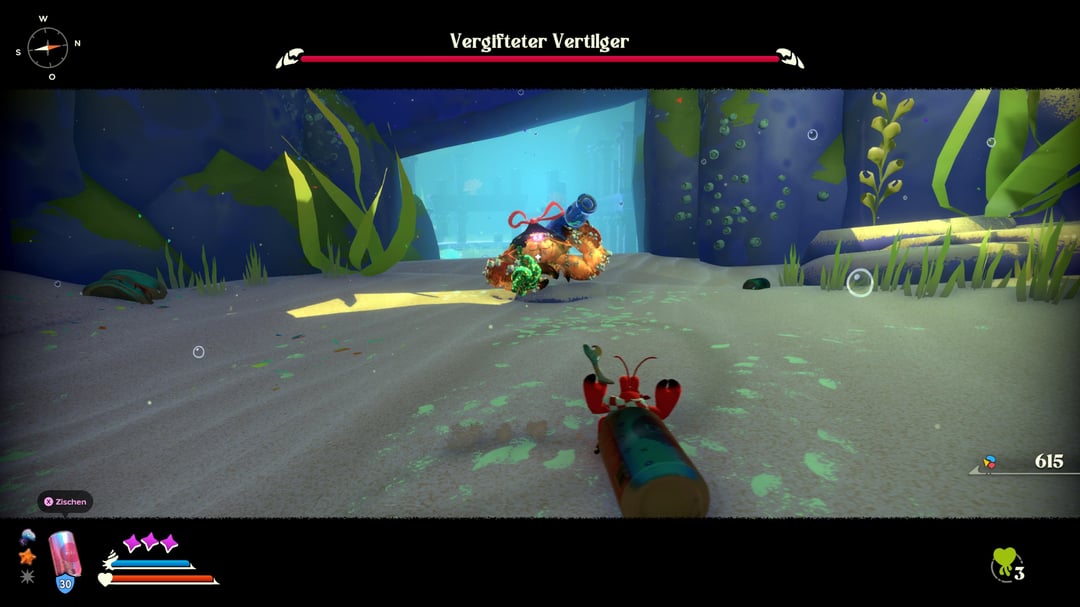1080x607 pixels.
Task: Click the colorful microplastics currency icon
Action: [x=990, y=462]
